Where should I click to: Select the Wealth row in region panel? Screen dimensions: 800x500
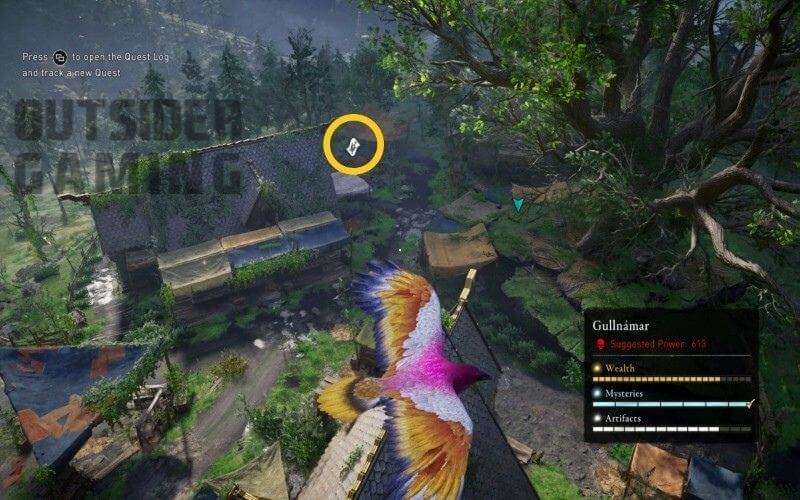(670, 372)
